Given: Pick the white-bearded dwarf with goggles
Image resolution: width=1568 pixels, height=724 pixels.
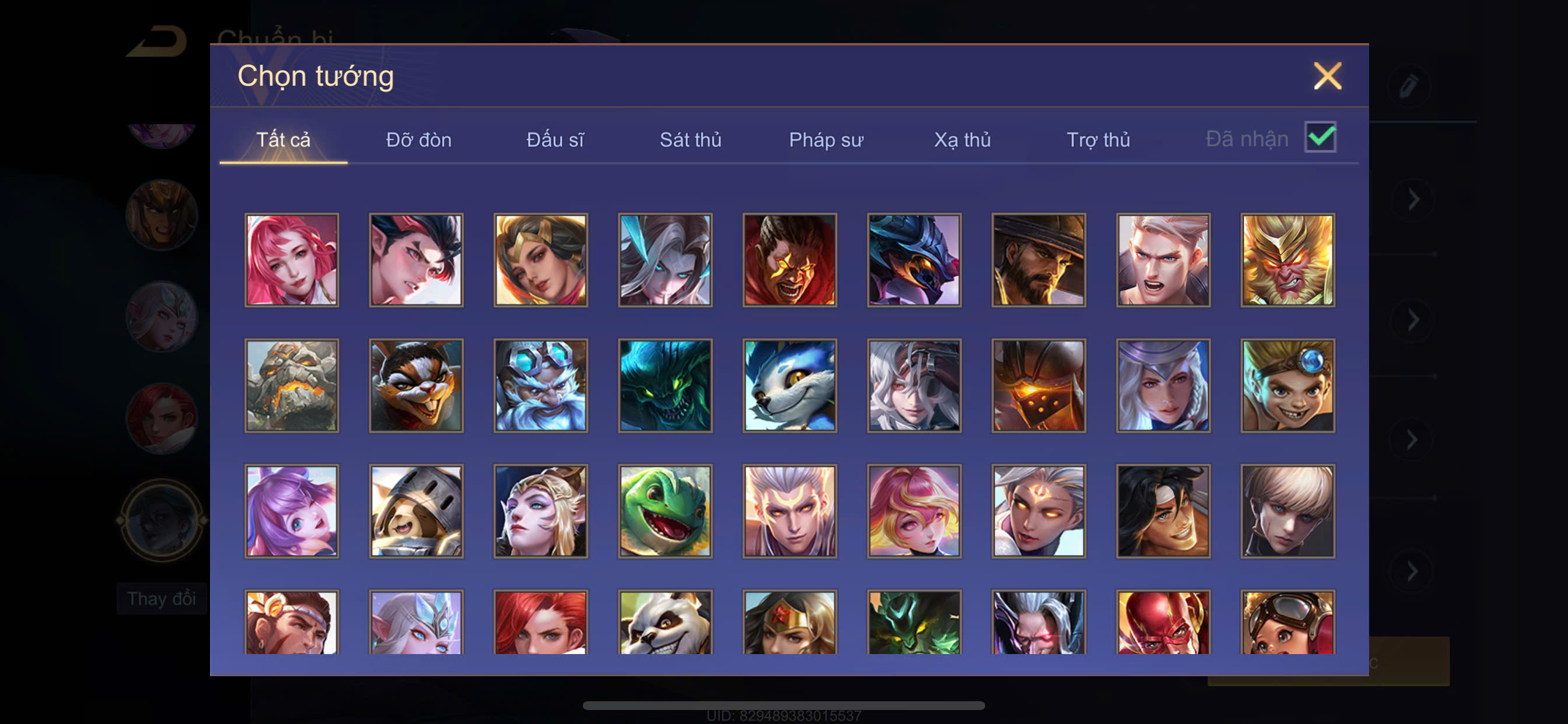Looking at the screenshot, I should [x=541, y=386].
